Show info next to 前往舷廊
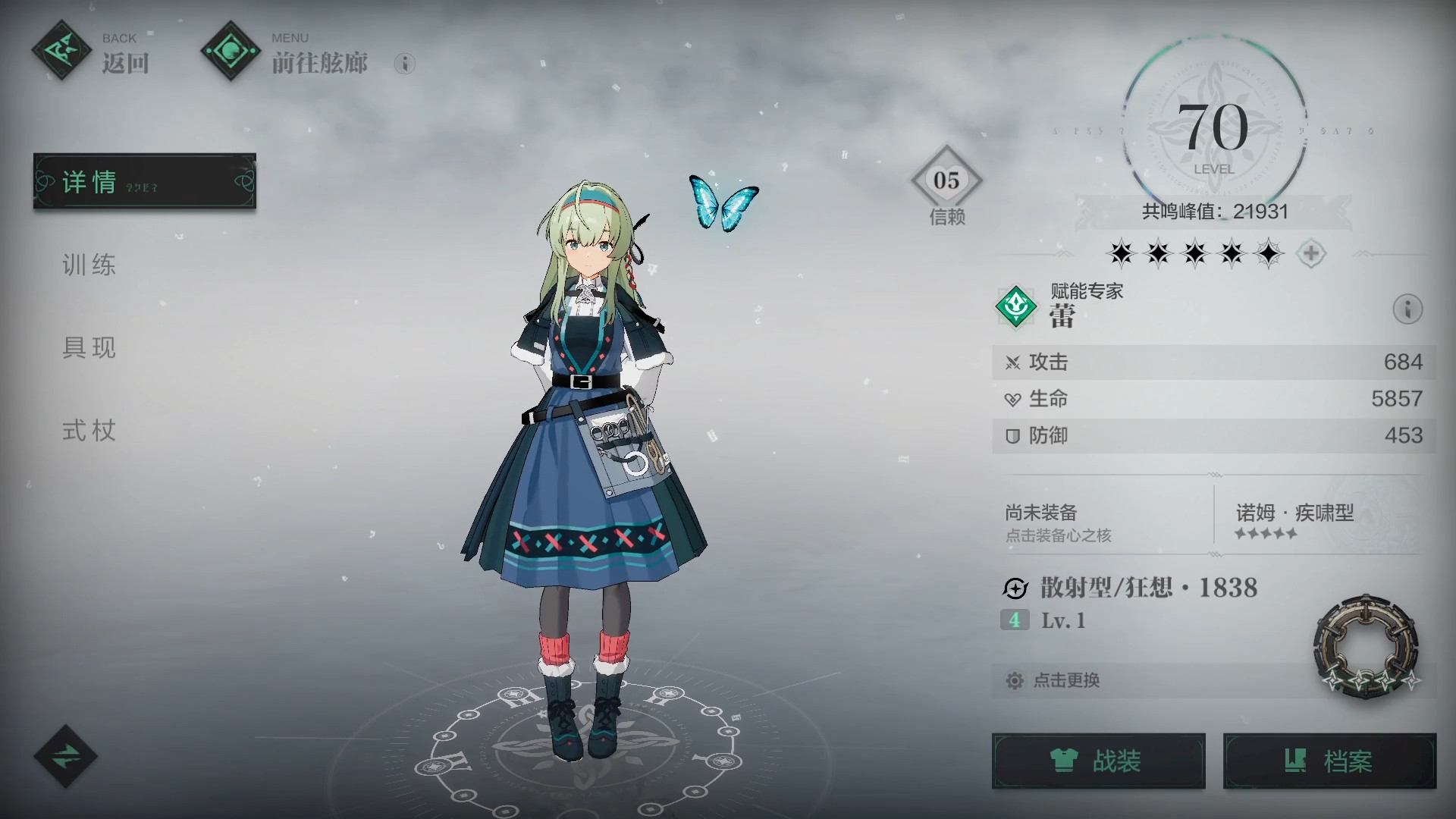The width and height of the screenshot is (1456, 819). point(405,64)
